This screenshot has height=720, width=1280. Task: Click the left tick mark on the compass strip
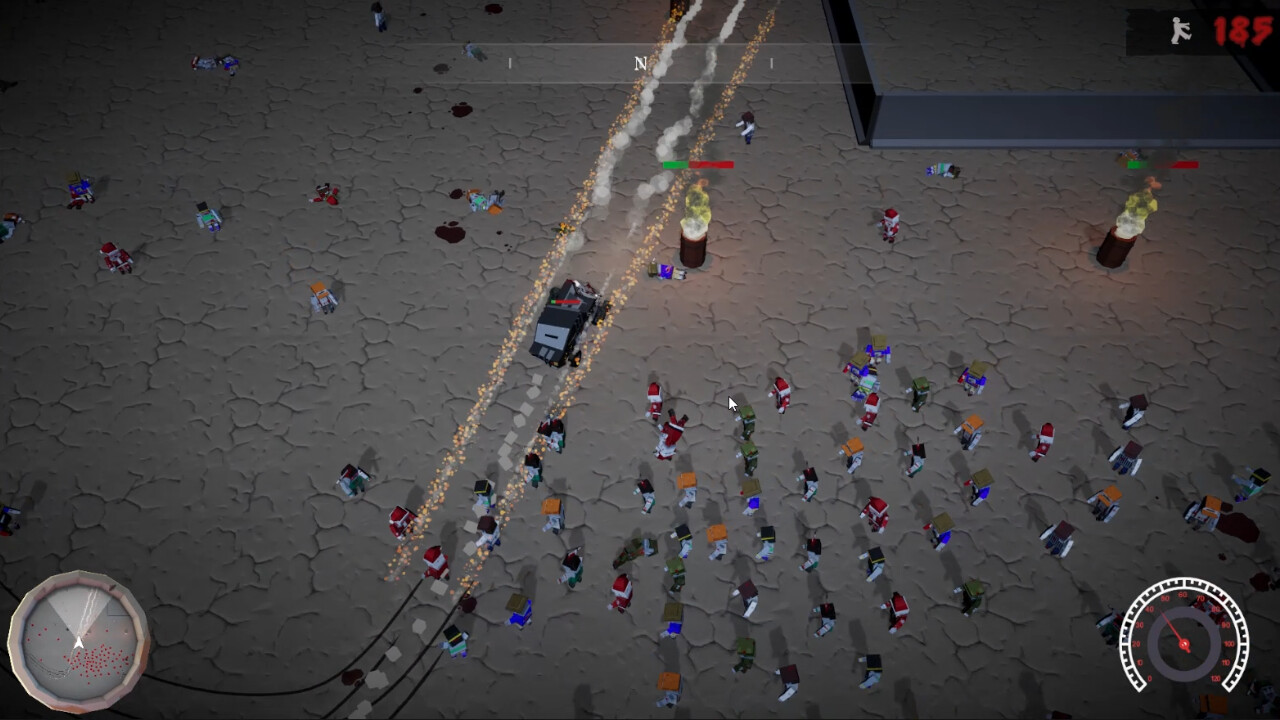click(x=510, y=62)
